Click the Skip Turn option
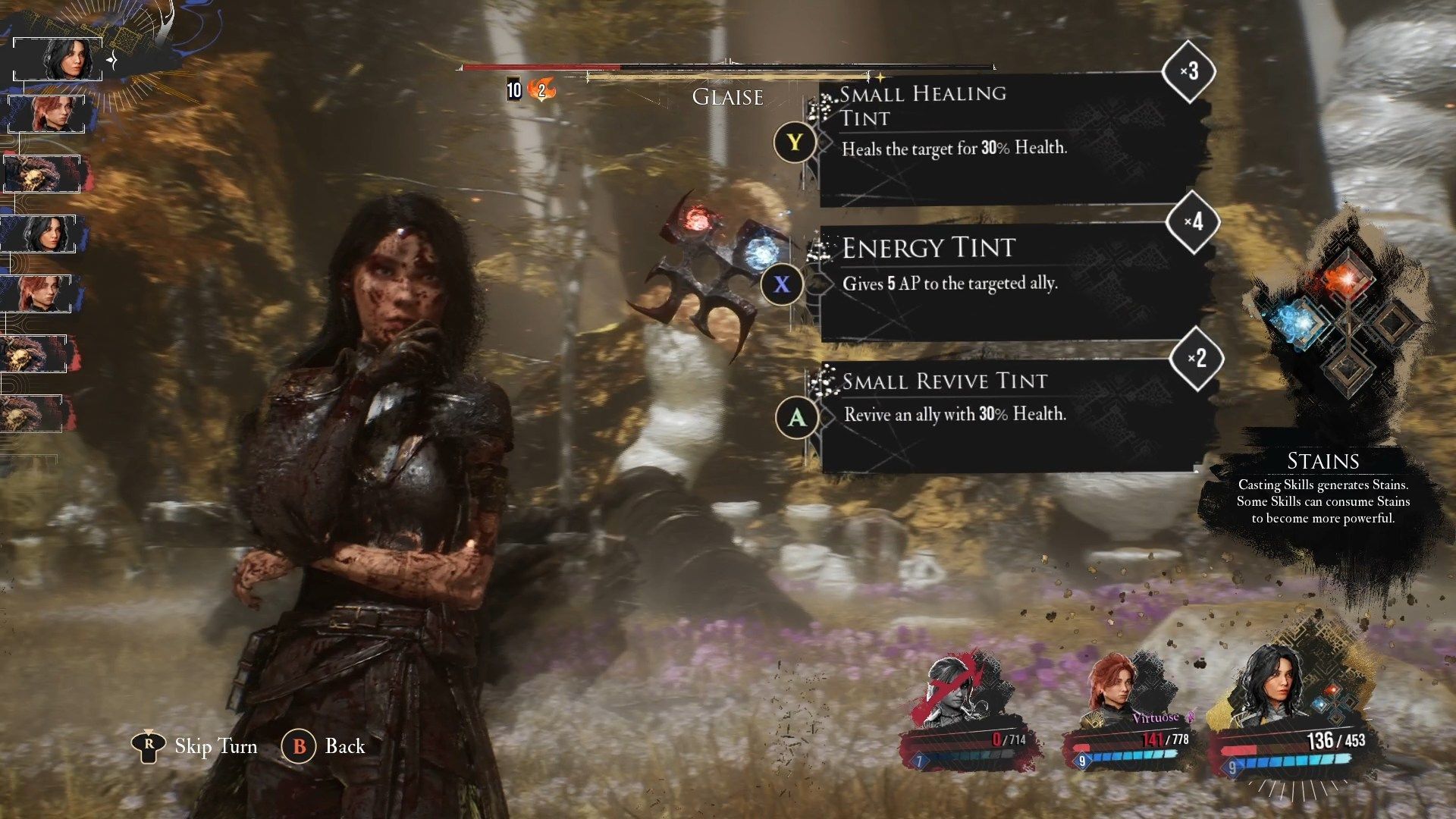Image resolution: width=1456 pixels, height=819 pixels. click(197, 746)
